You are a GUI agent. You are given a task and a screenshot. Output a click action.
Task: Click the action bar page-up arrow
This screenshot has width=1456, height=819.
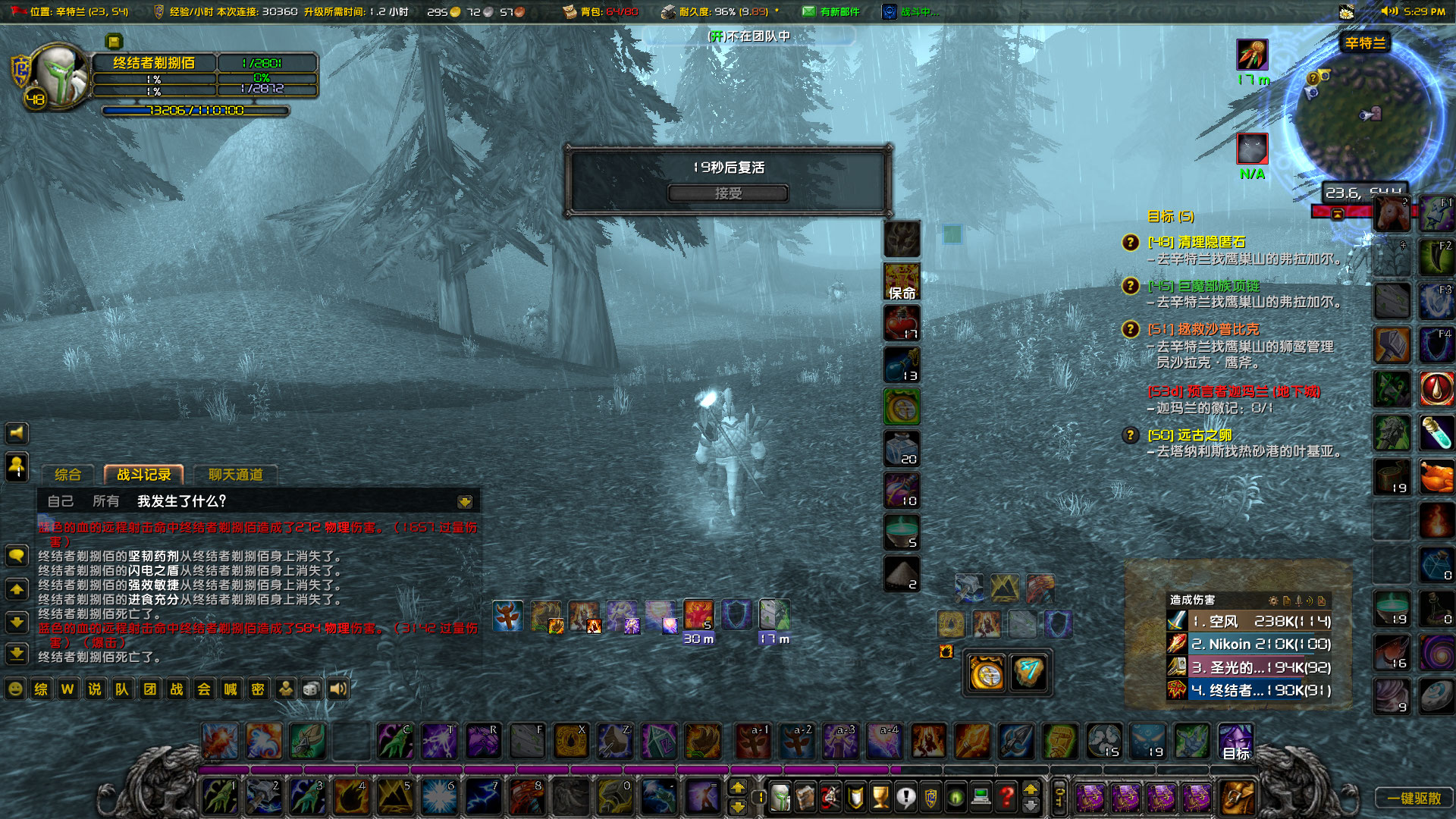(x=738, y=789)
